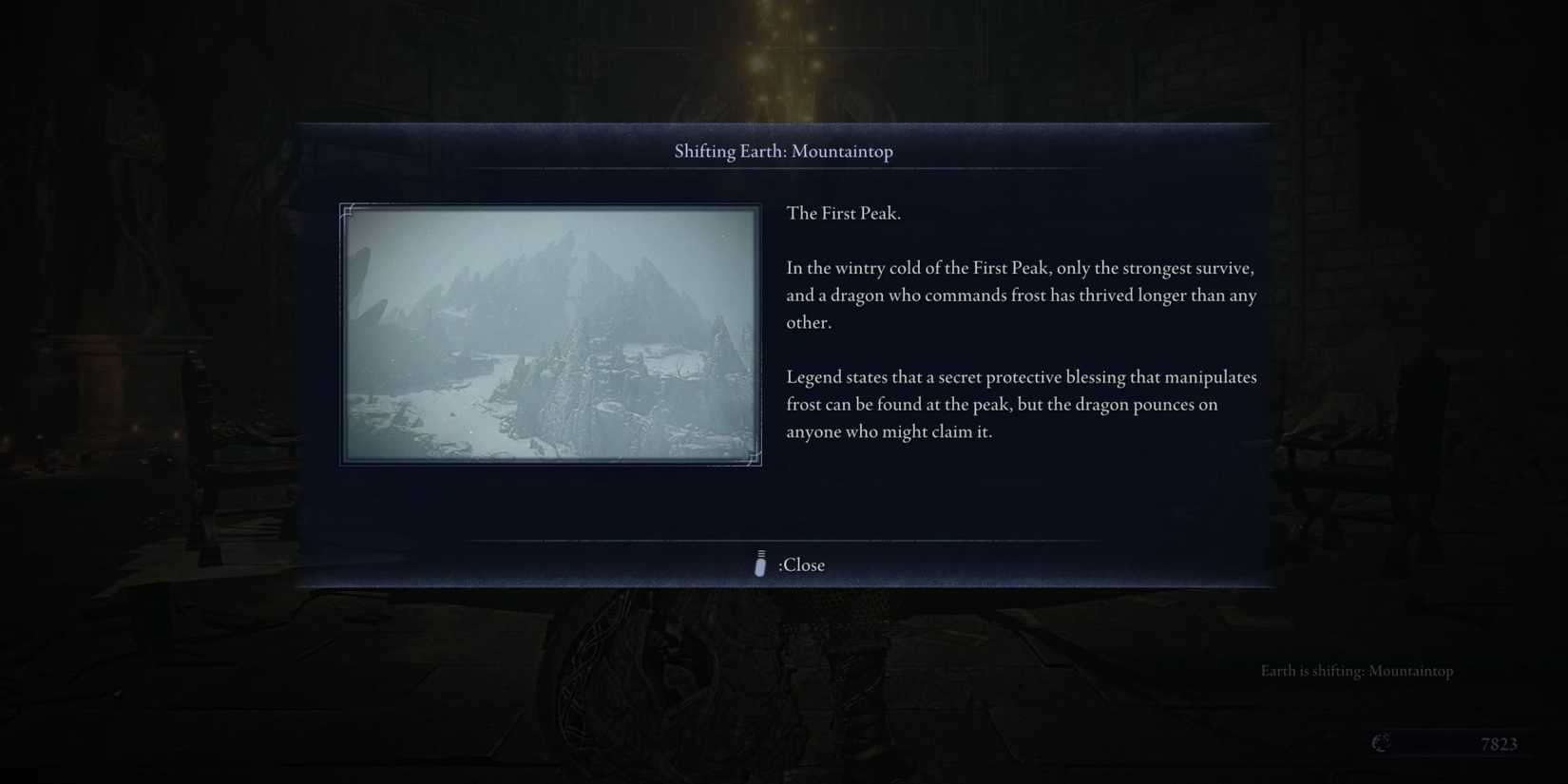Click the legend text about the protective blessing
This screenshot has width=1568, height=784.
tap(1022, 404)
